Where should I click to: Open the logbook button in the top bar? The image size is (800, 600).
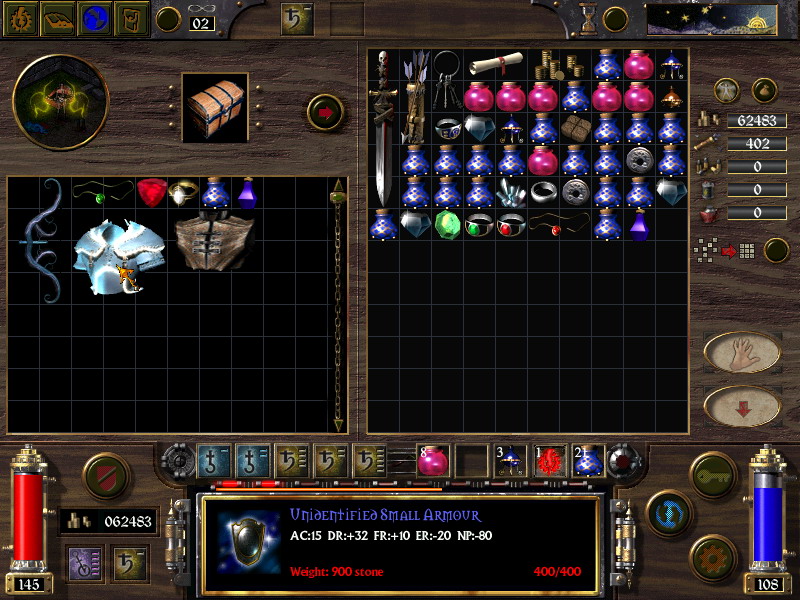58,18
